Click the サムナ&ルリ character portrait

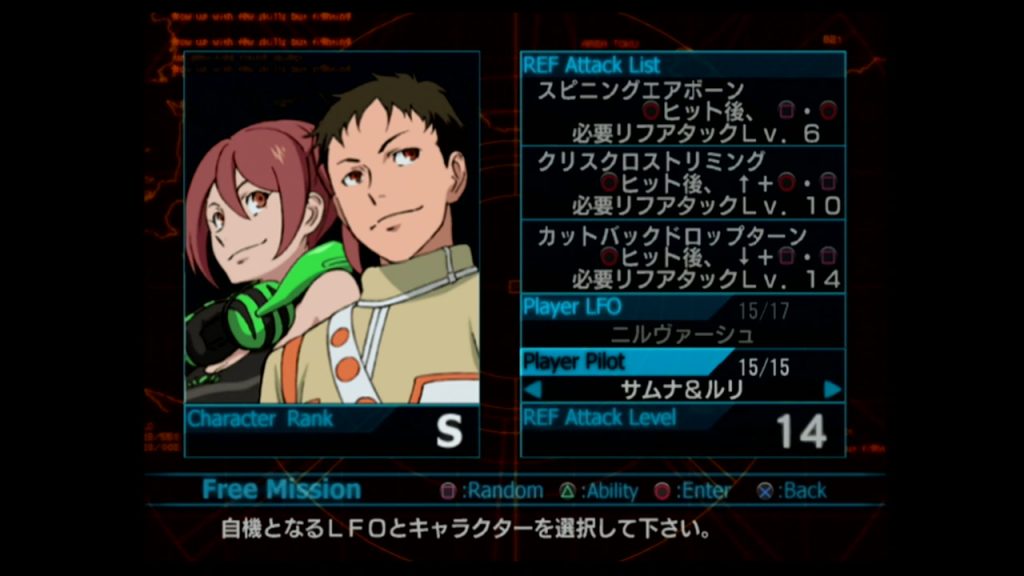[332, 228]
